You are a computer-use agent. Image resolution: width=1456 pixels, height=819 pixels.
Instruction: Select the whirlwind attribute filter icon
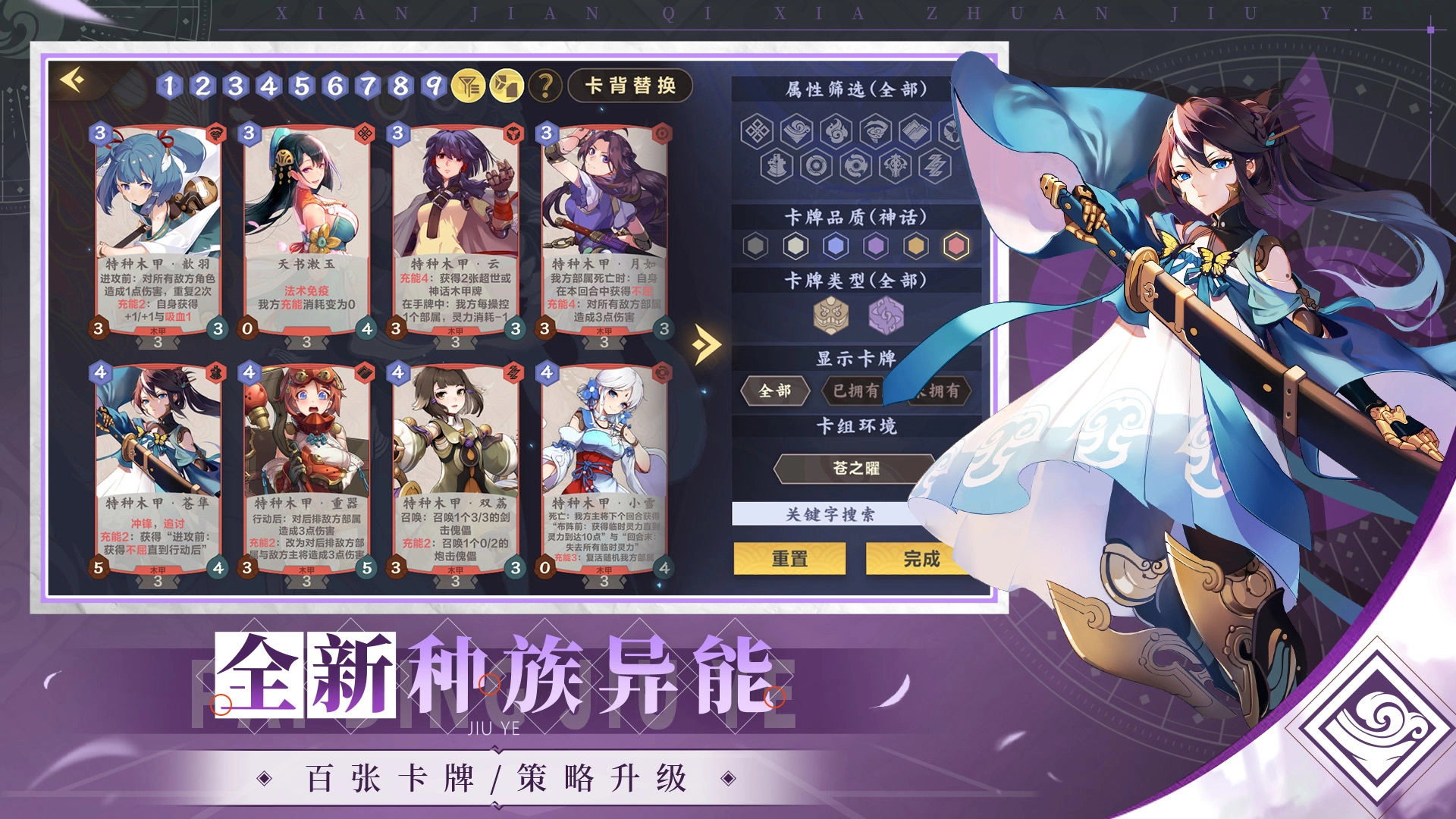pyautogui.click(x=875, y=131)
